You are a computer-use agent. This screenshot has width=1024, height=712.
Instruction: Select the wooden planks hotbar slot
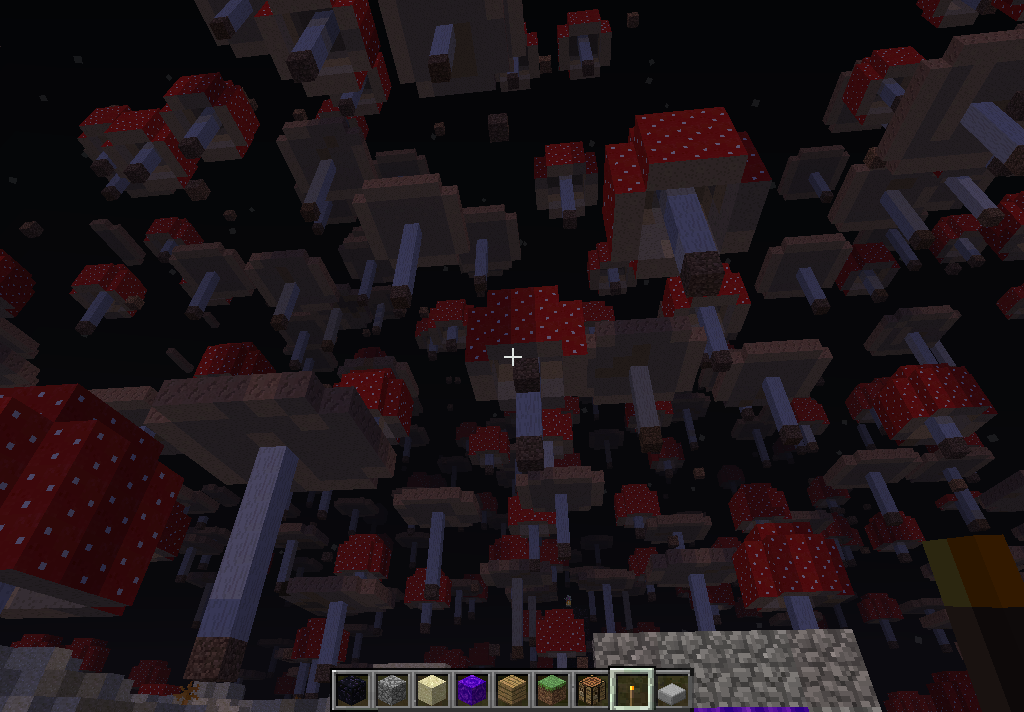(512, 690)
